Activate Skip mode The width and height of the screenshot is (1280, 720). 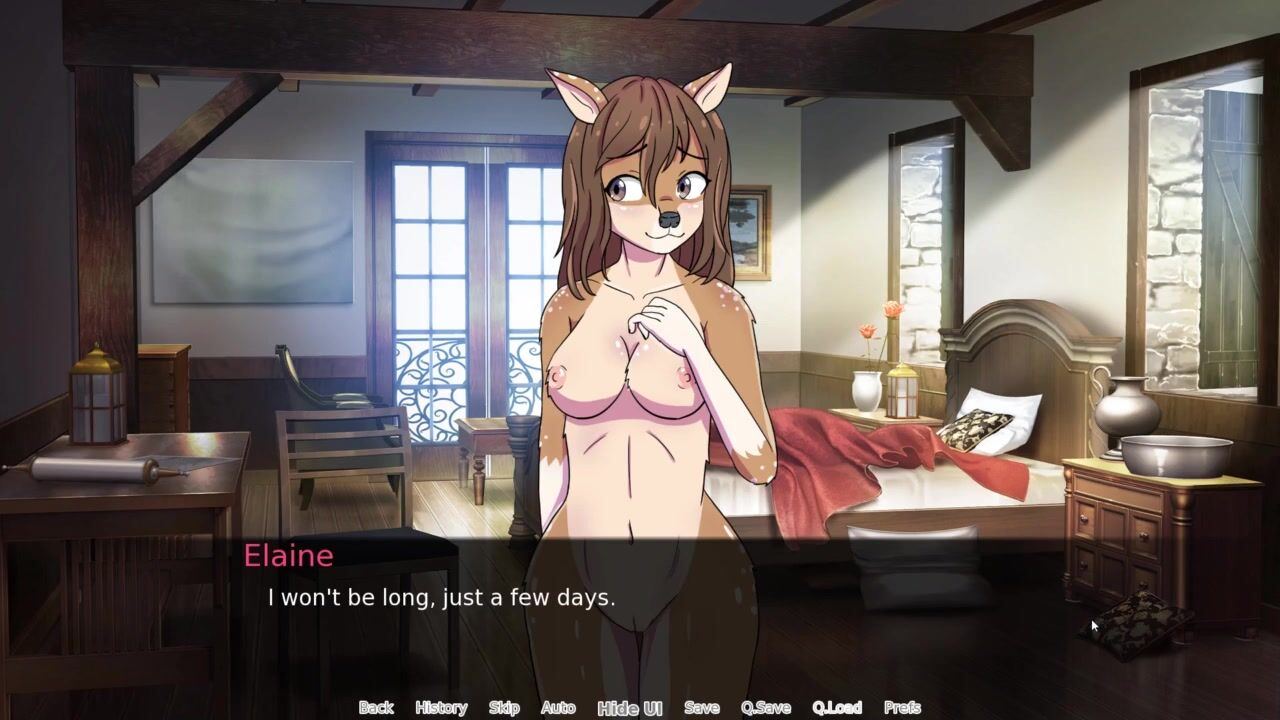pos(504,708)
